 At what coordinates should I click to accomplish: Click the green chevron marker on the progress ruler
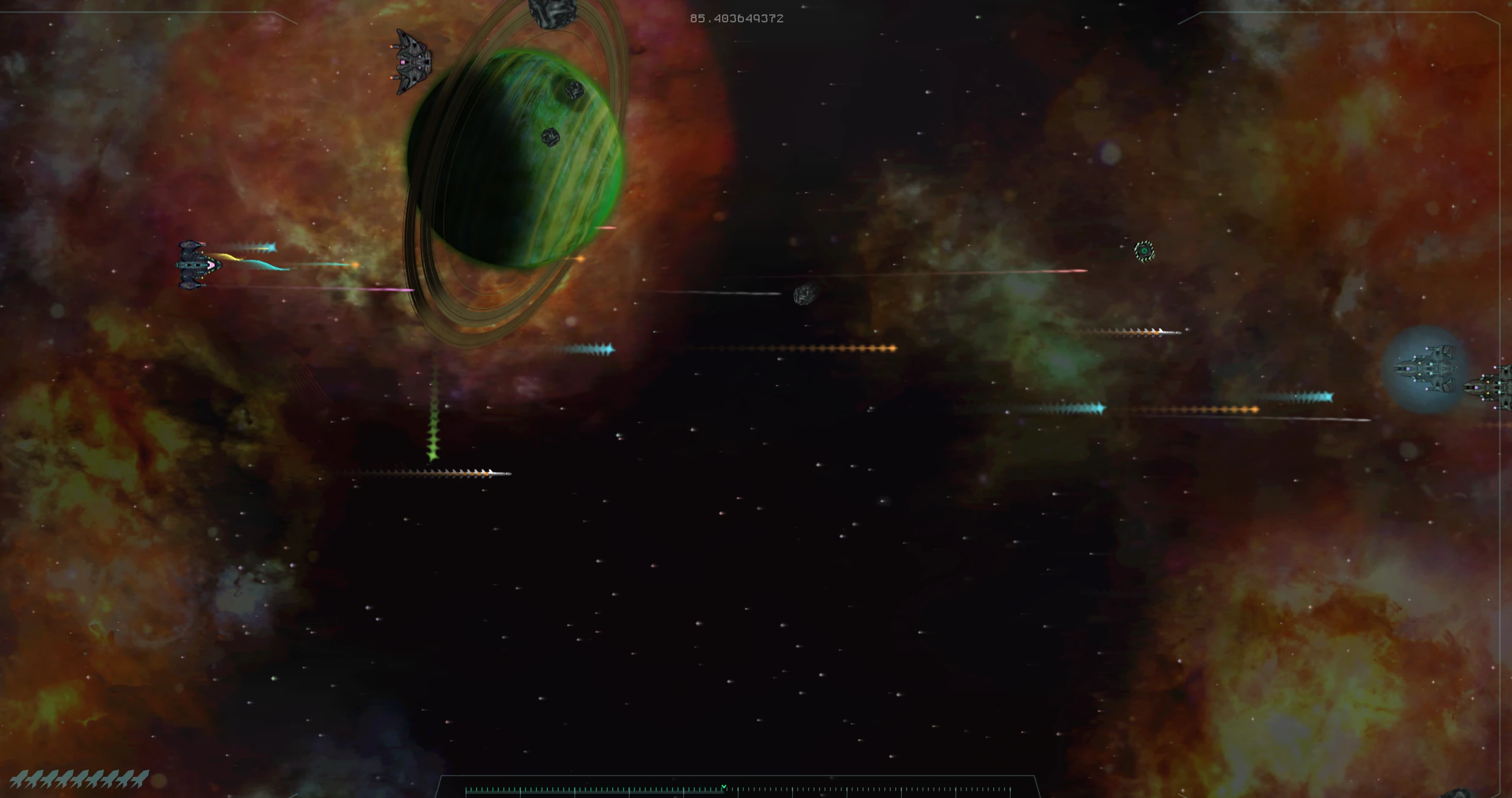tap(723, 785)
